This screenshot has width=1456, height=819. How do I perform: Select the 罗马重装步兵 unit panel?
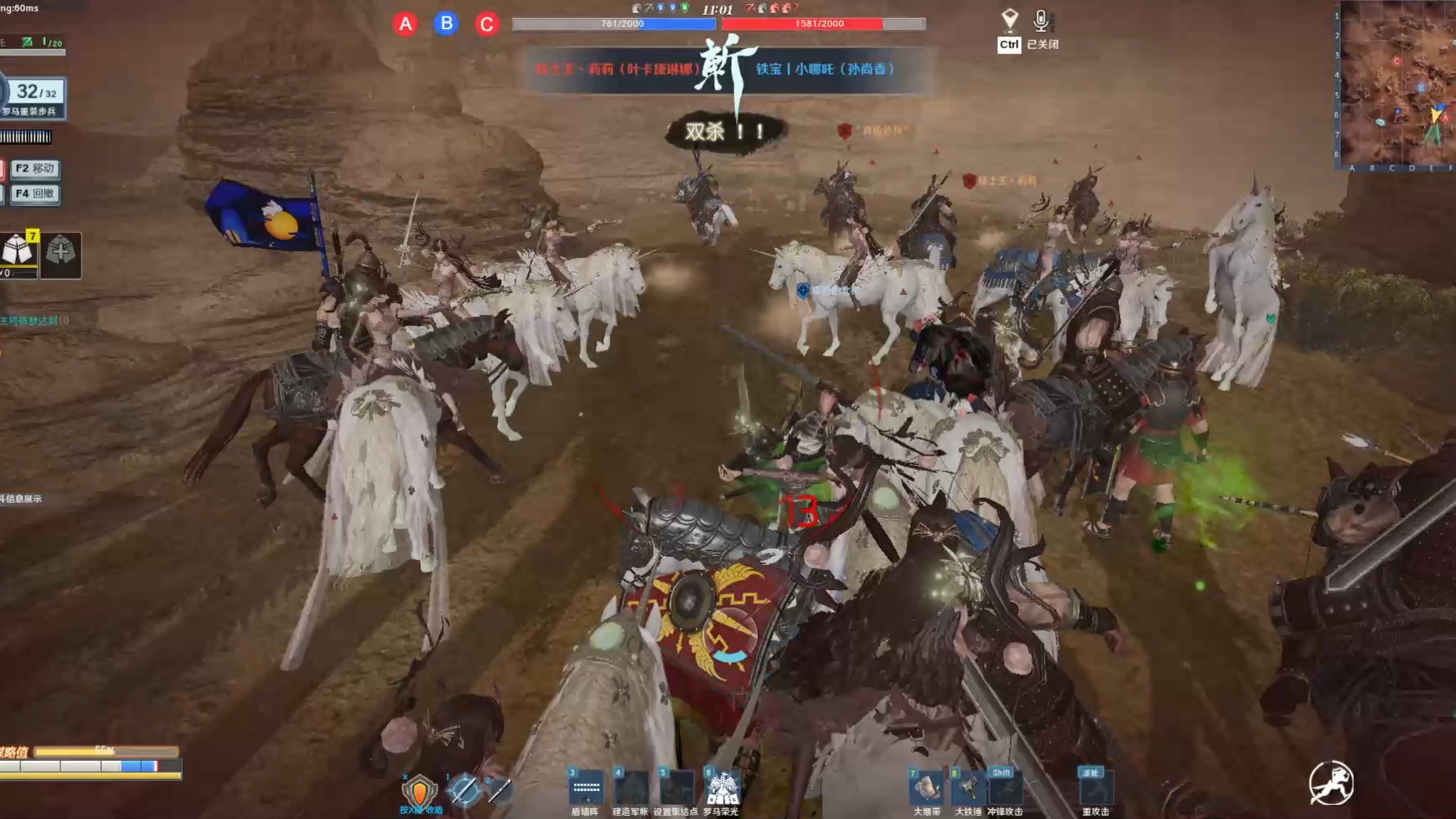[33, 97]
